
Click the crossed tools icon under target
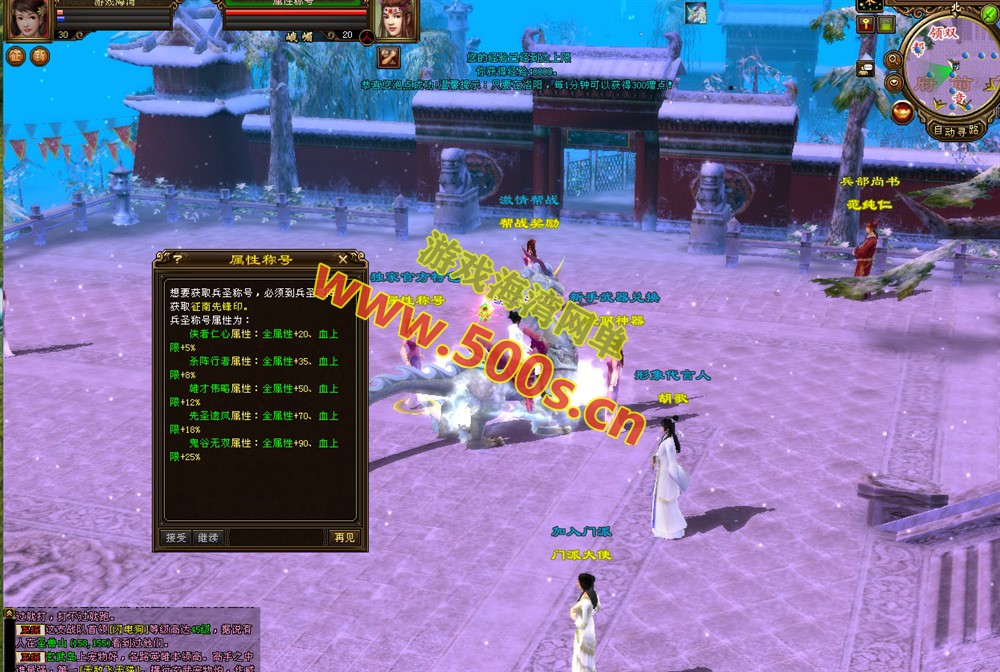click(x=389, y=56)
